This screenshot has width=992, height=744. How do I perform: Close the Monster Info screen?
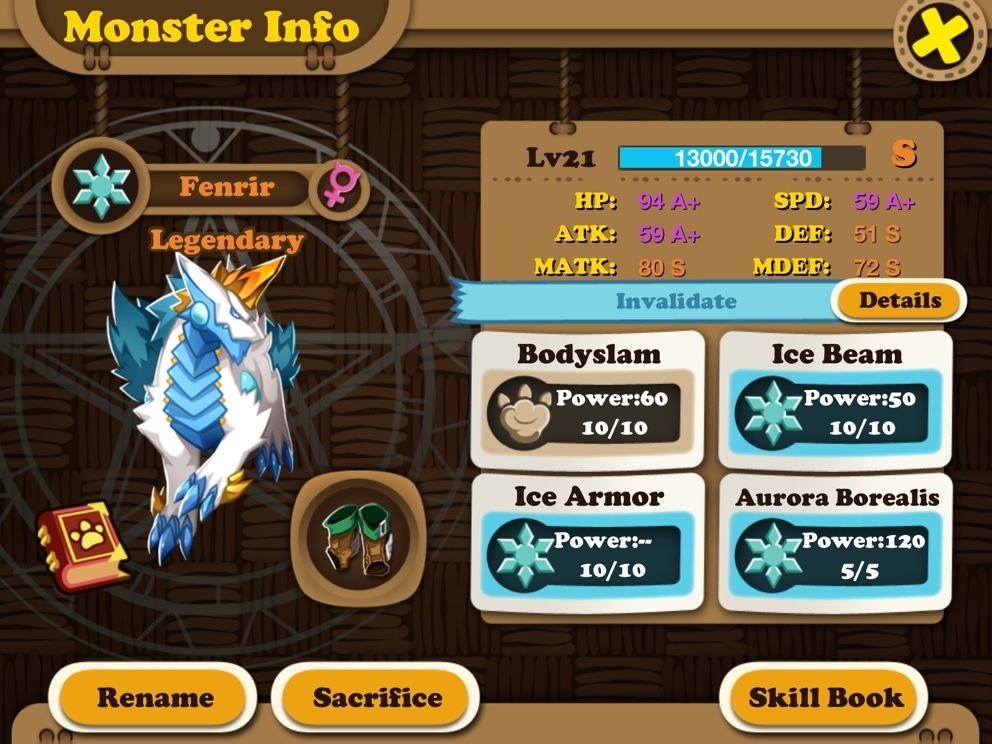click(x=939, y=39)
